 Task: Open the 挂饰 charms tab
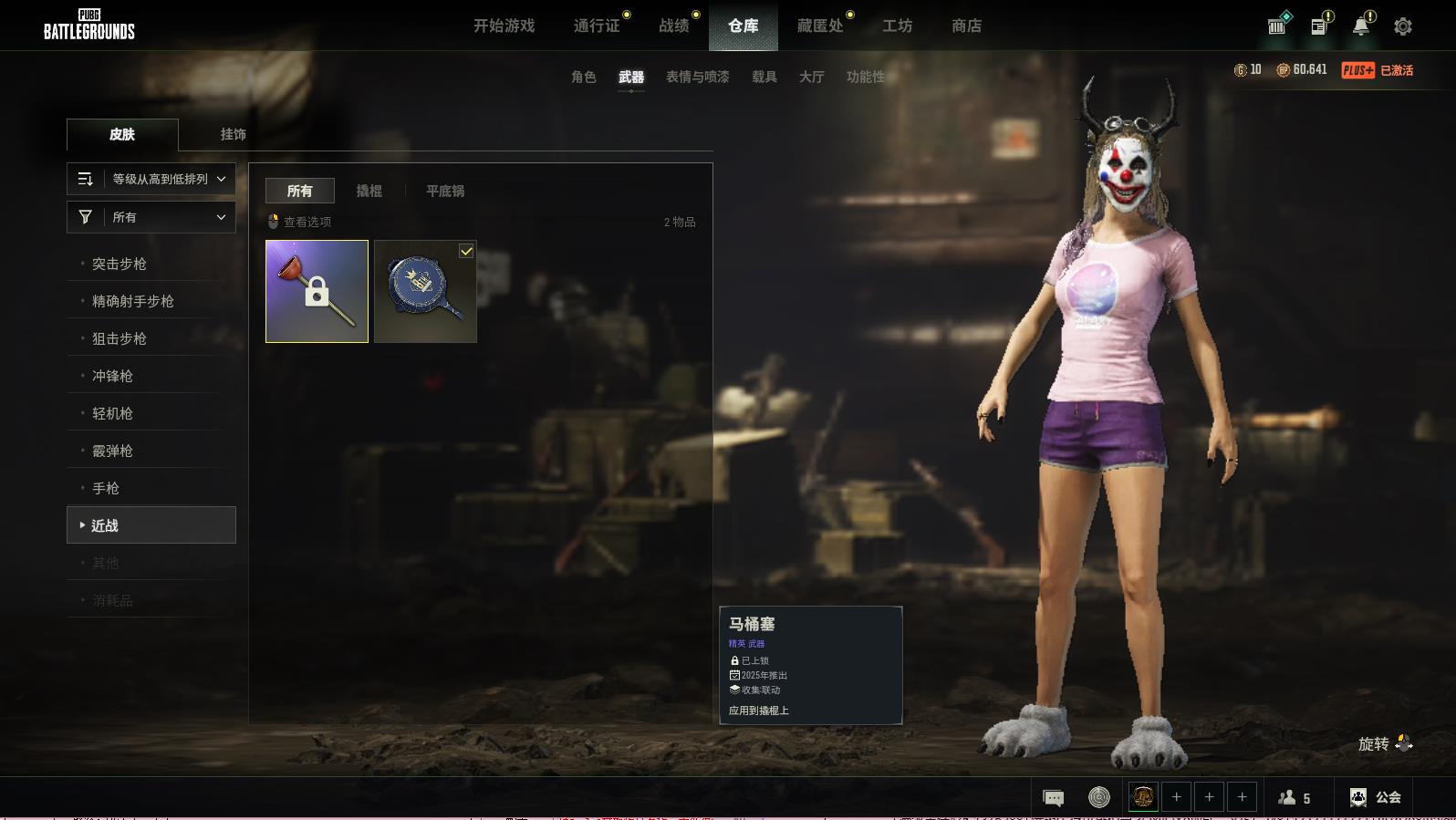233,134
